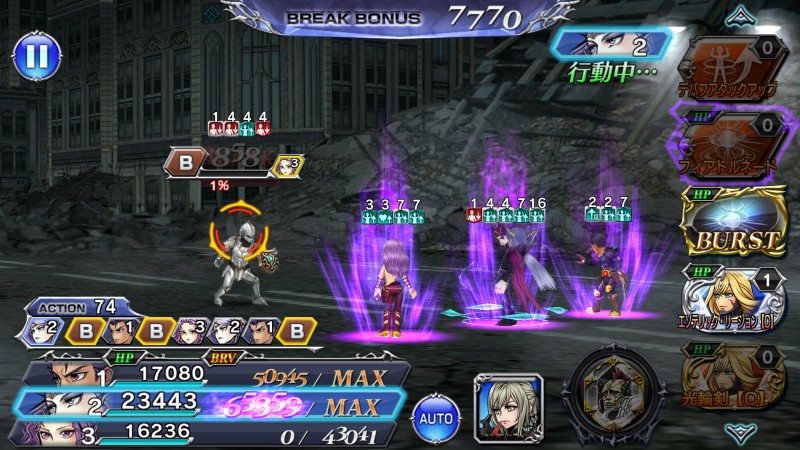Screen dimensions: 800x450
Task: Show earlier skills with the up arrow
Action: [x=741, y=14]
